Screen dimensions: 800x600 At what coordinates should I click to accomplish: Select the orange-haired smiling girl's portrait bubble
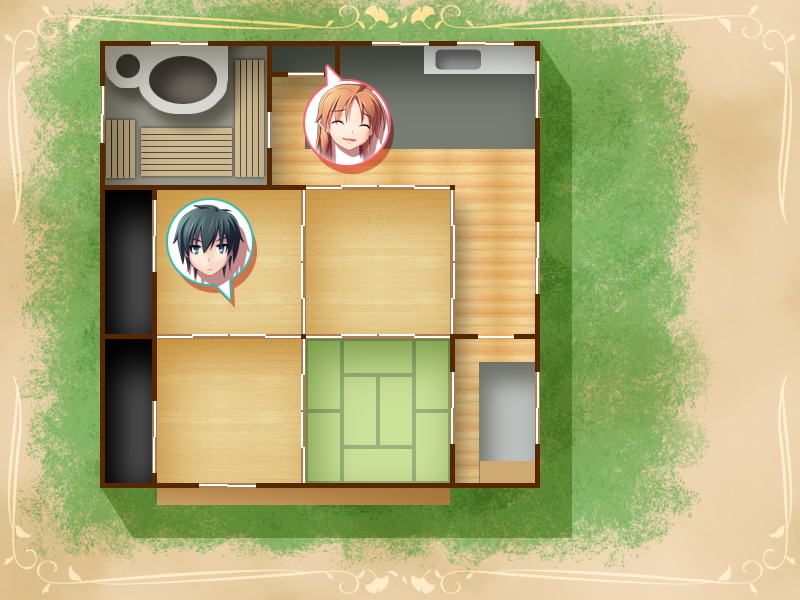coord(346,123)
